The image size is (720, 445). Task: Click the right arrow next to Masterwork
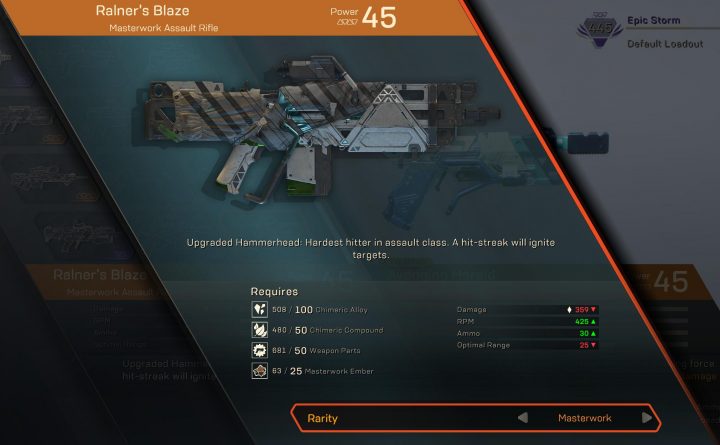pos(647,418)
